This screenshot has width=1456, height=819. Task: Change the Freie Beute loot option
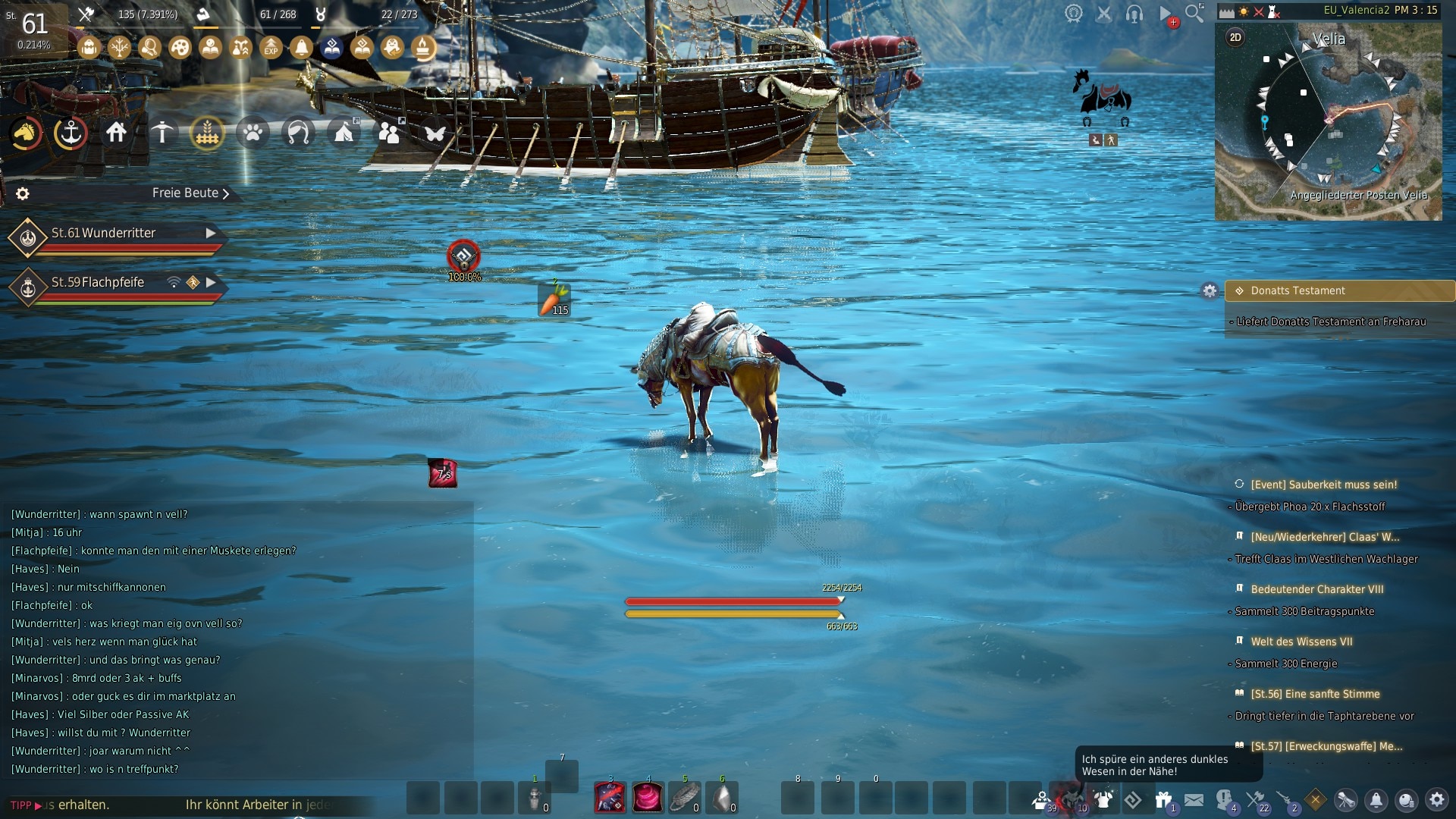[190, 193]
